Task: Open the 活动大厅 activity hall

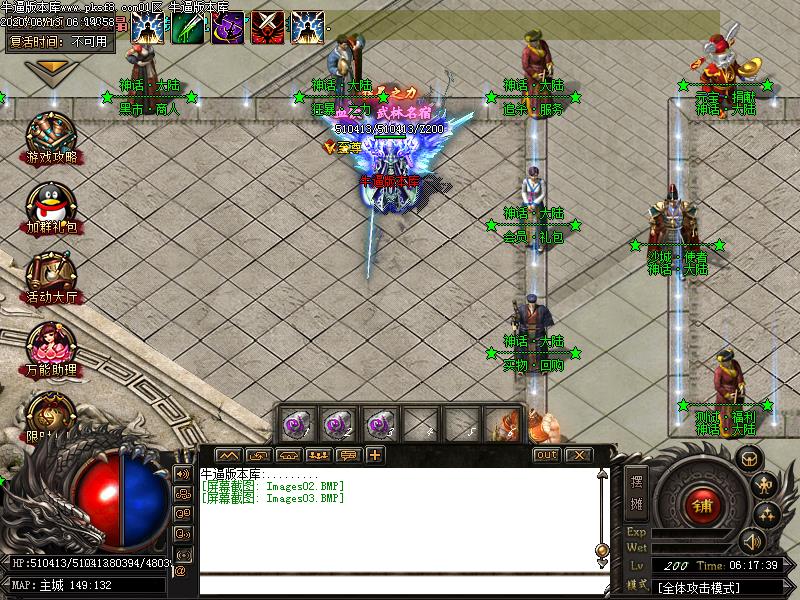Action: click(52, 275)
